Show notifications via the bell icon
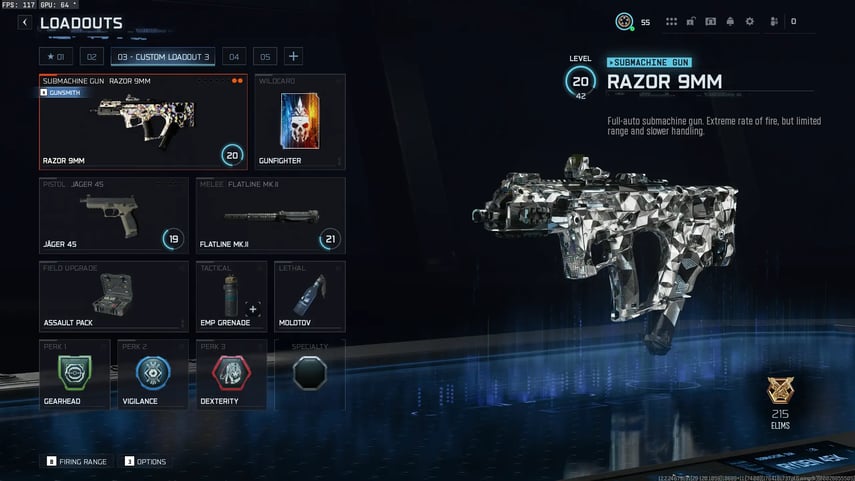The image size is (855, 481). pyautogui.click(x=730, y=21)
